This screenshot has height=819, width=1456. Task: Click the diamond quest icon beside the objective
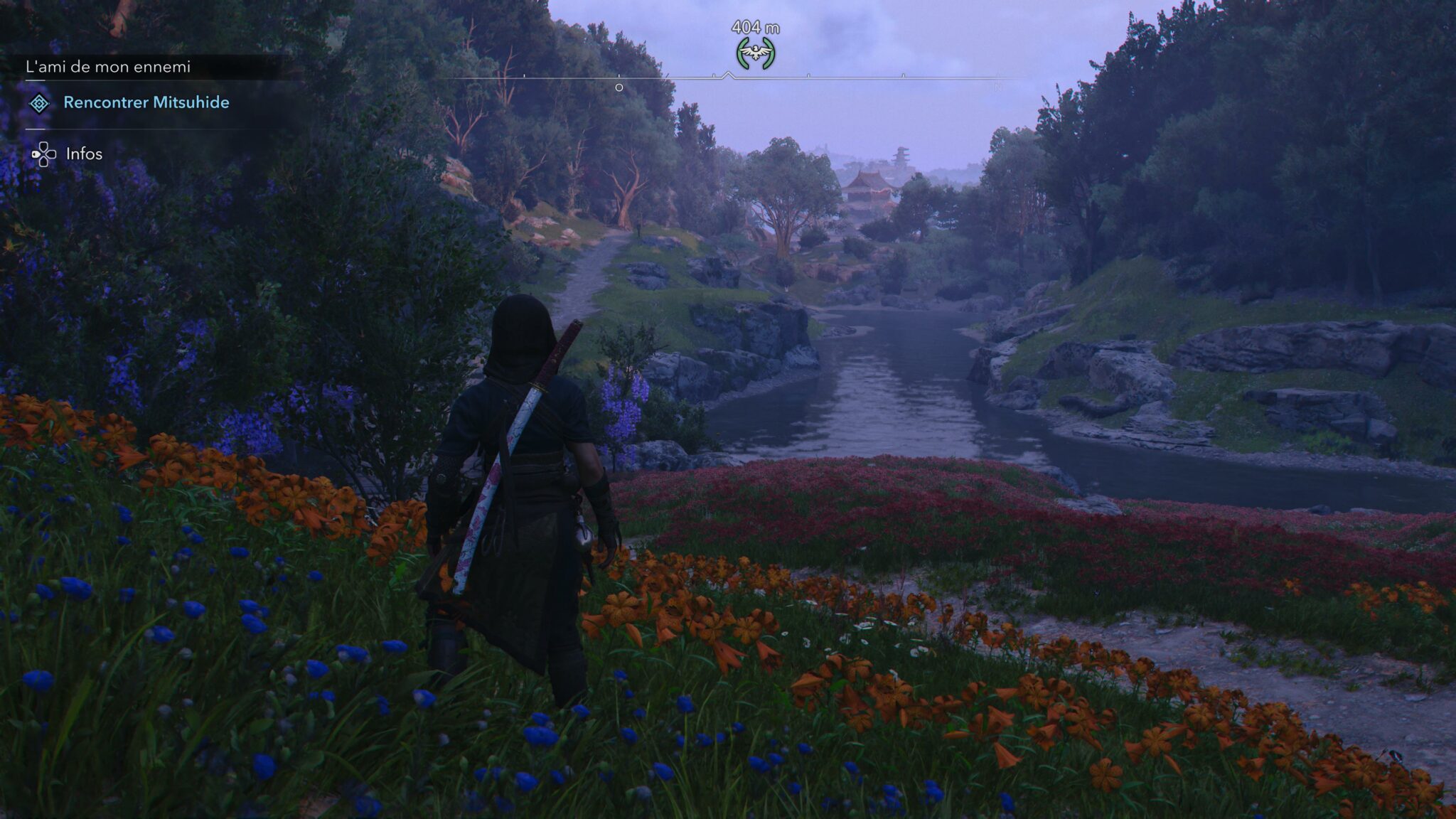pos(39,104)
